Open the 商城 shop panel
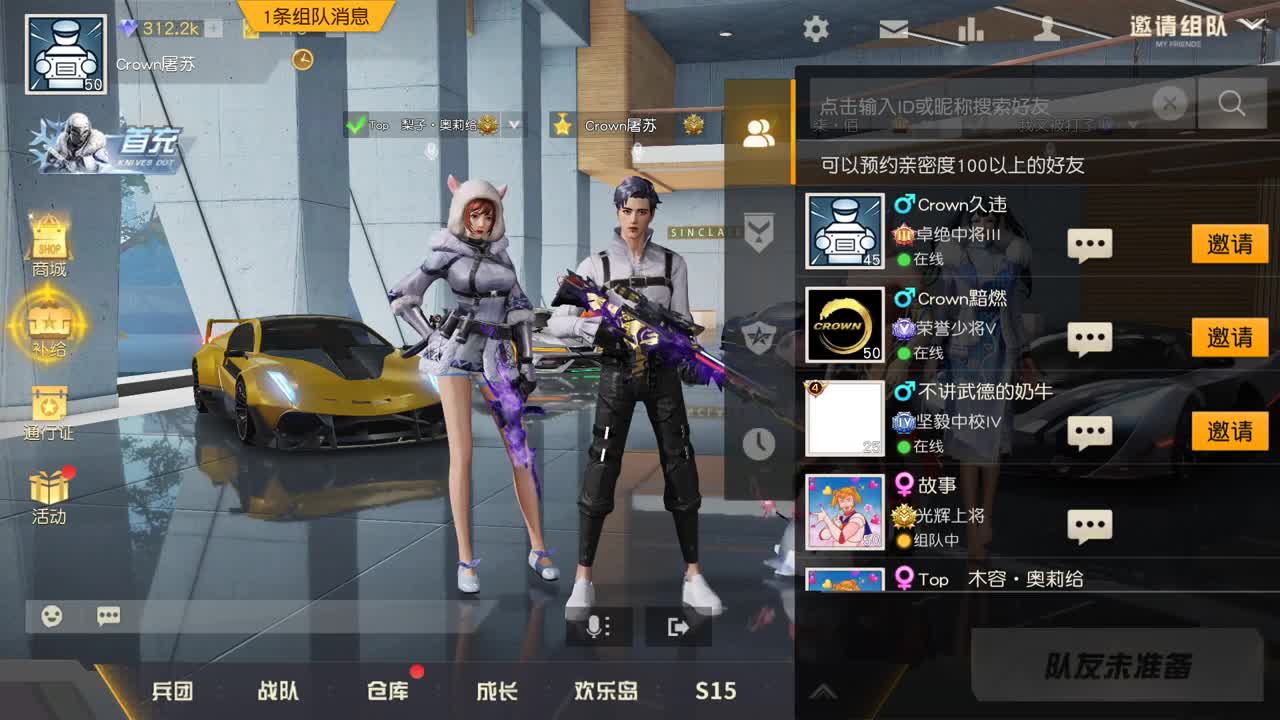The height and width of the screenshot is (720, 1280). (49, 237)
